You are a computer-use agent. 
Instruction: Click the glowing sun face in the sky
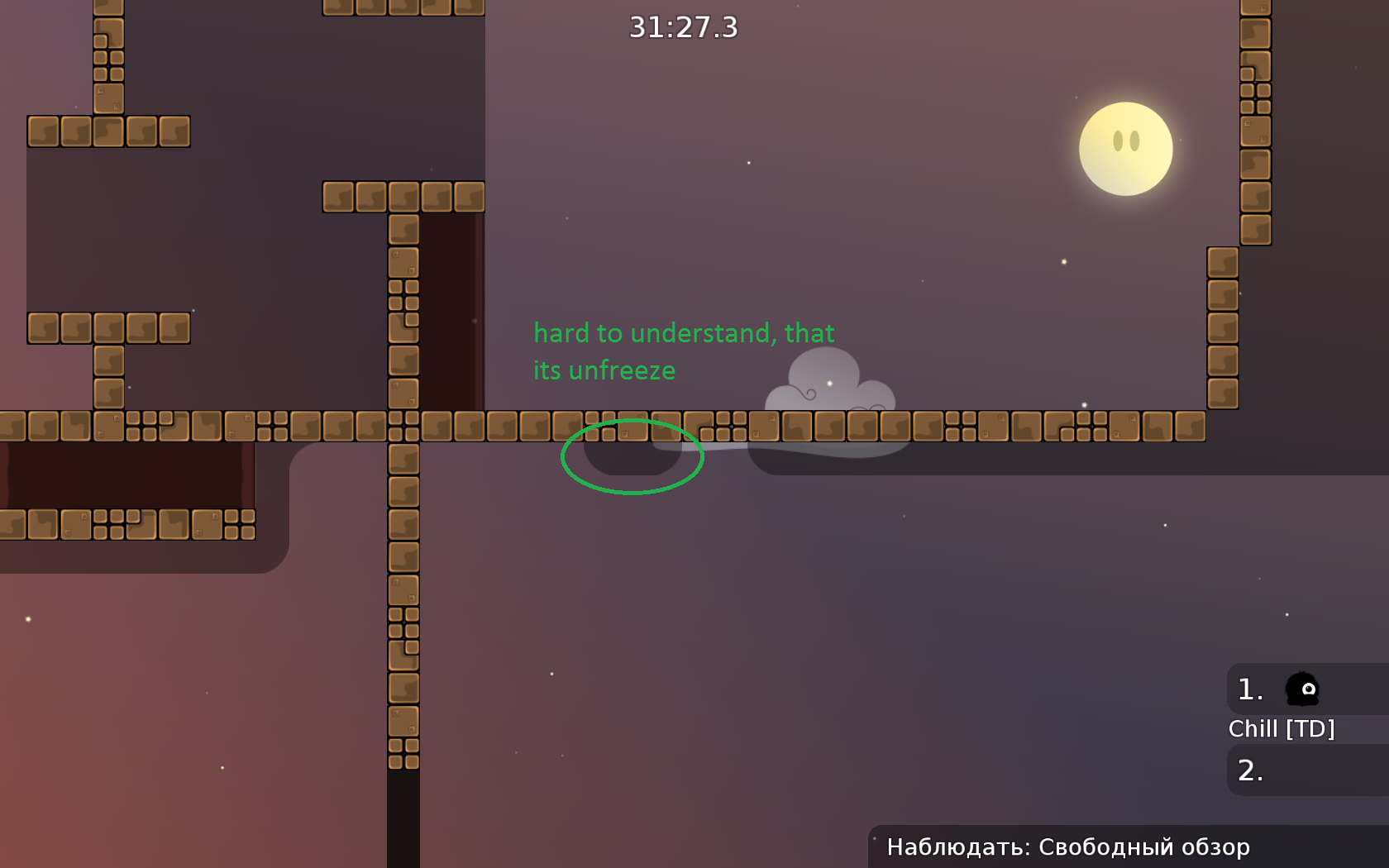click(1126, 149)
